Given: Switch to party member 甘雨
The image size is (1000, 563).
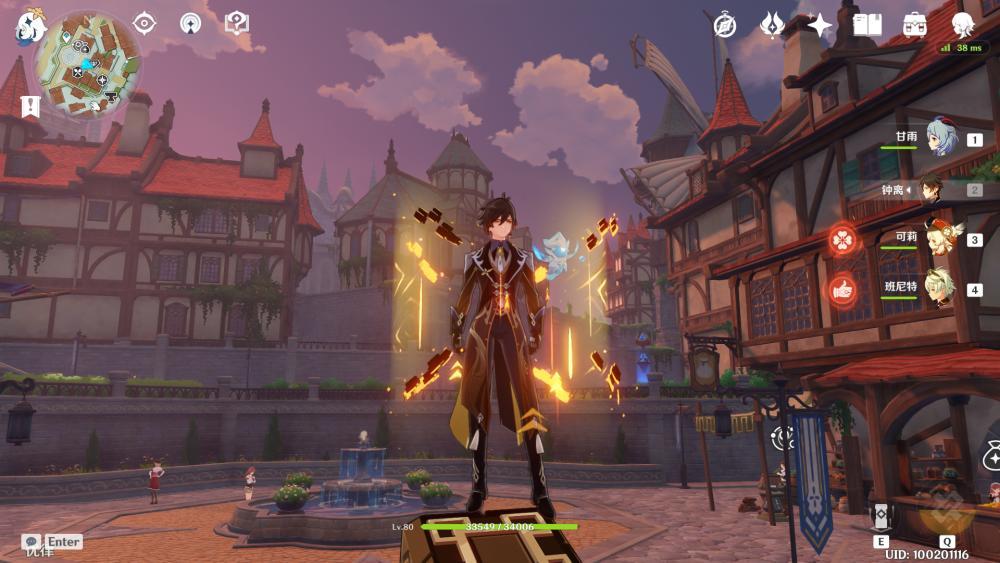Looking at the screenshot, I should tap(940, 139).
